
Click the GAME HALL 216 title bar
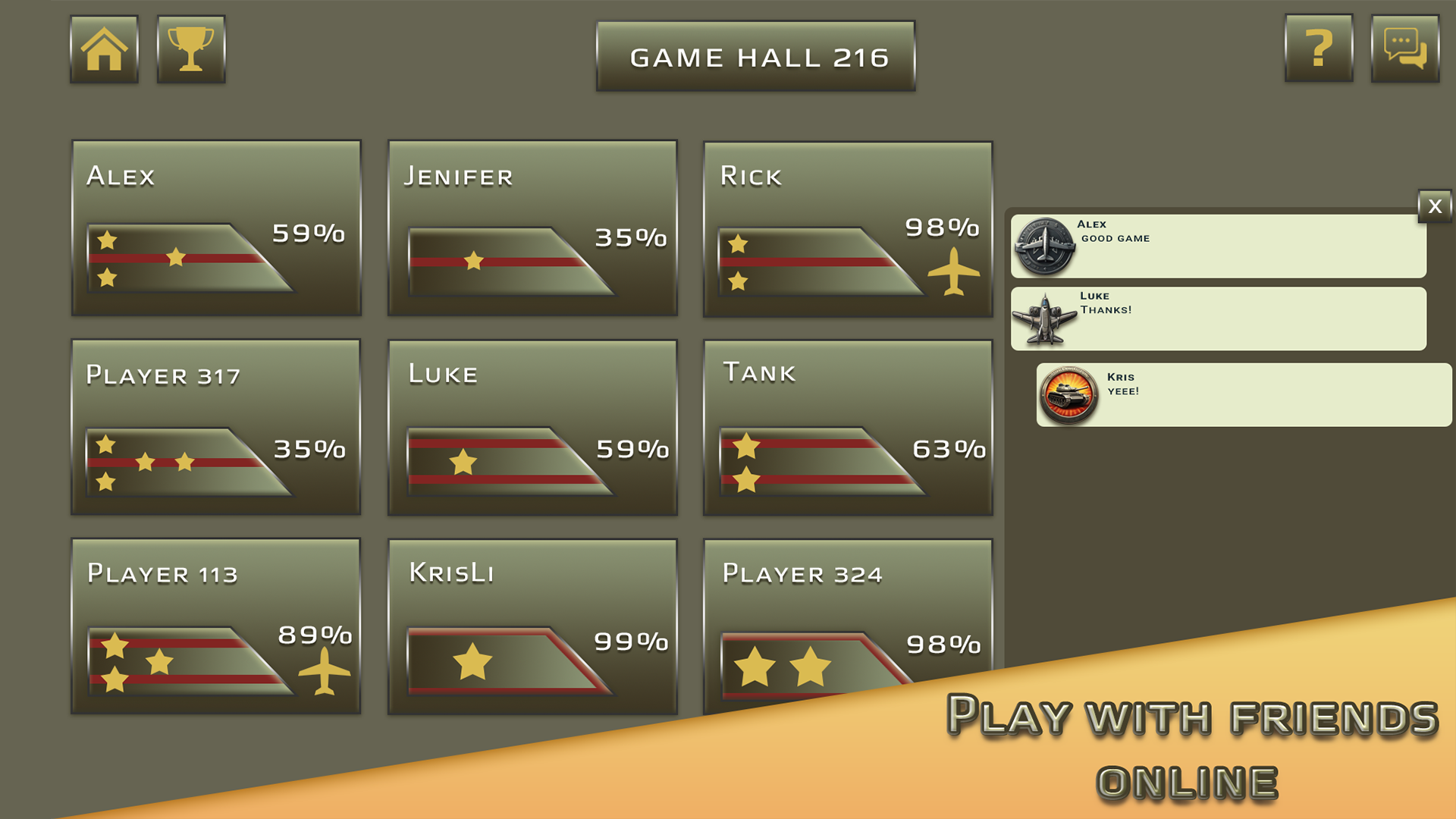click(755, 56)
